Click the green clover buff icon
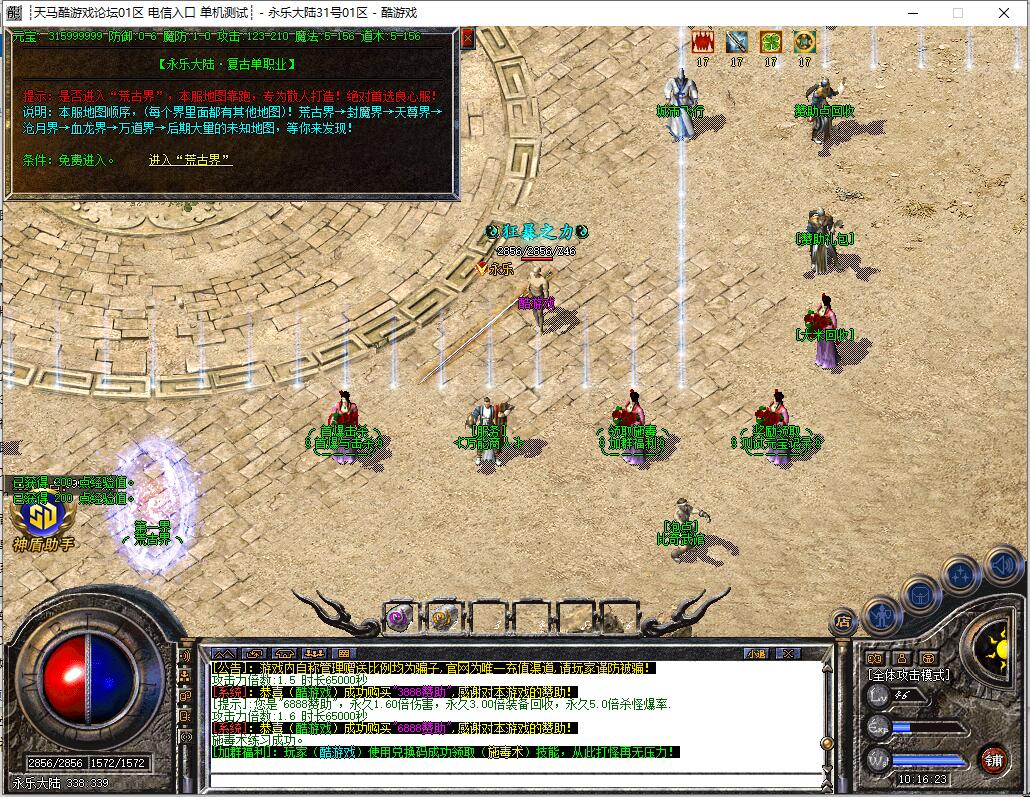The height and width of the screenshot is (797, 1030). coord(770,42)
